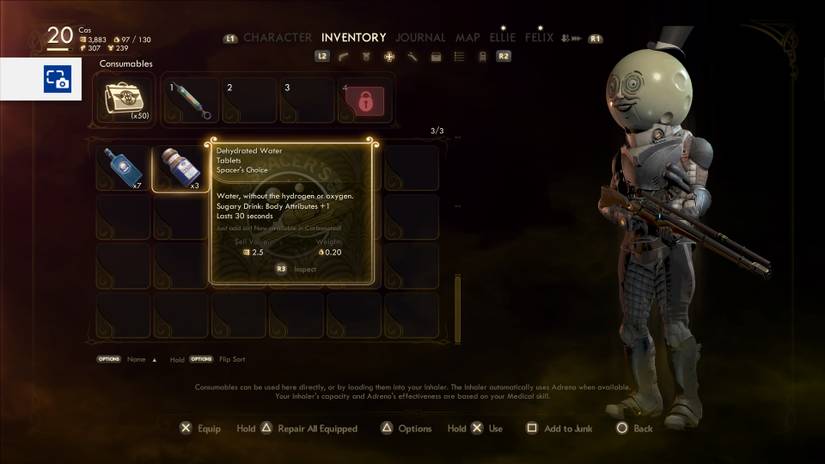
Task: Select the blue bottle with x7 count
Action: pyautogui.click(x=122, y=168)
